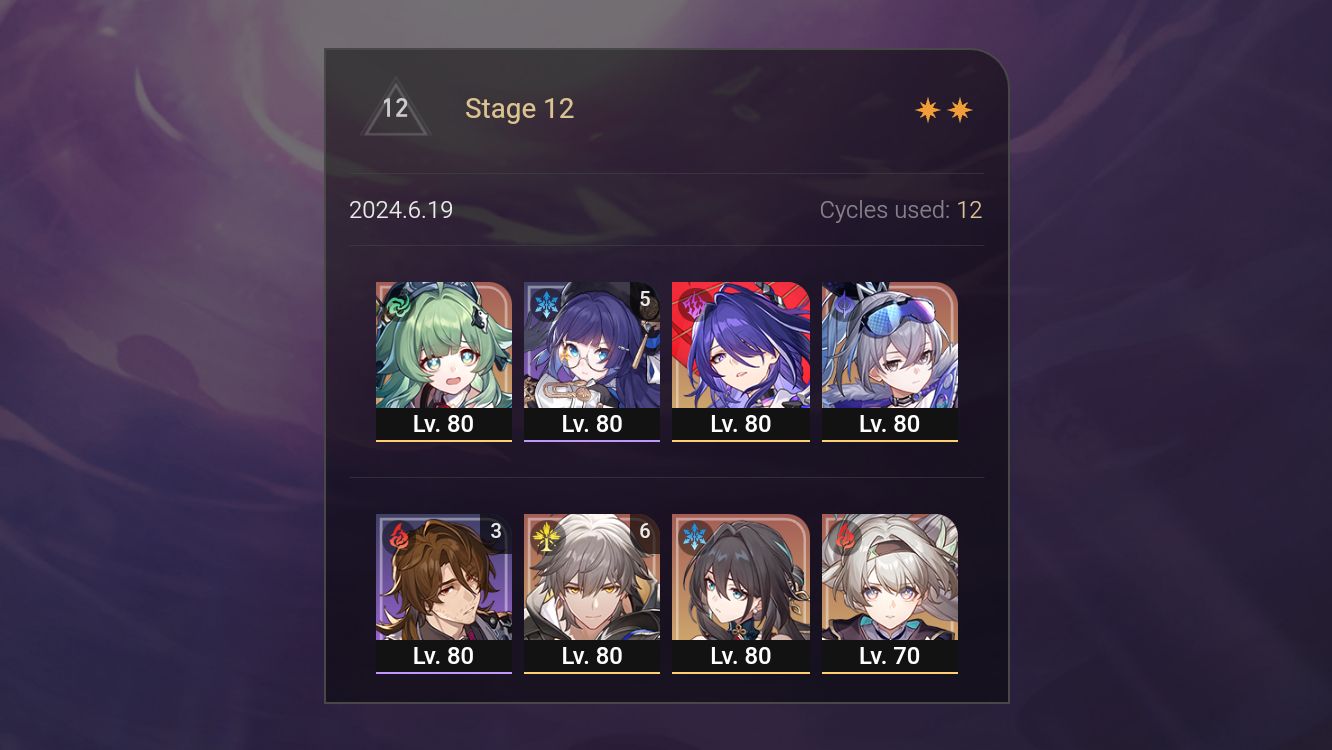Click the Cycles used value
Viewport: 1332px width, 750px height.
pyautogui.click(x=970, y=209)
